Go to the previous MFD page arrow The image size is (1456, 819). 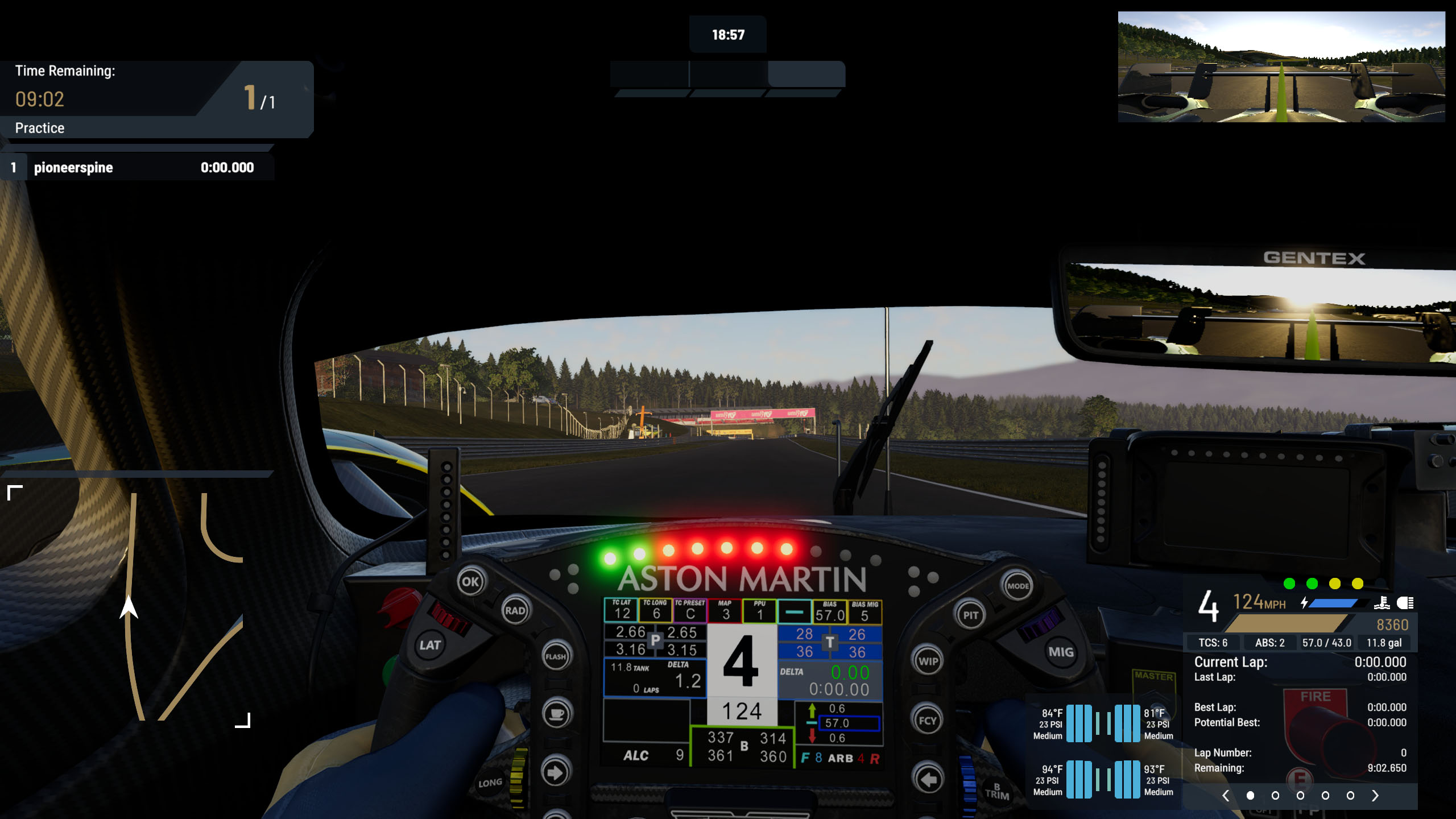[1226, 796]
